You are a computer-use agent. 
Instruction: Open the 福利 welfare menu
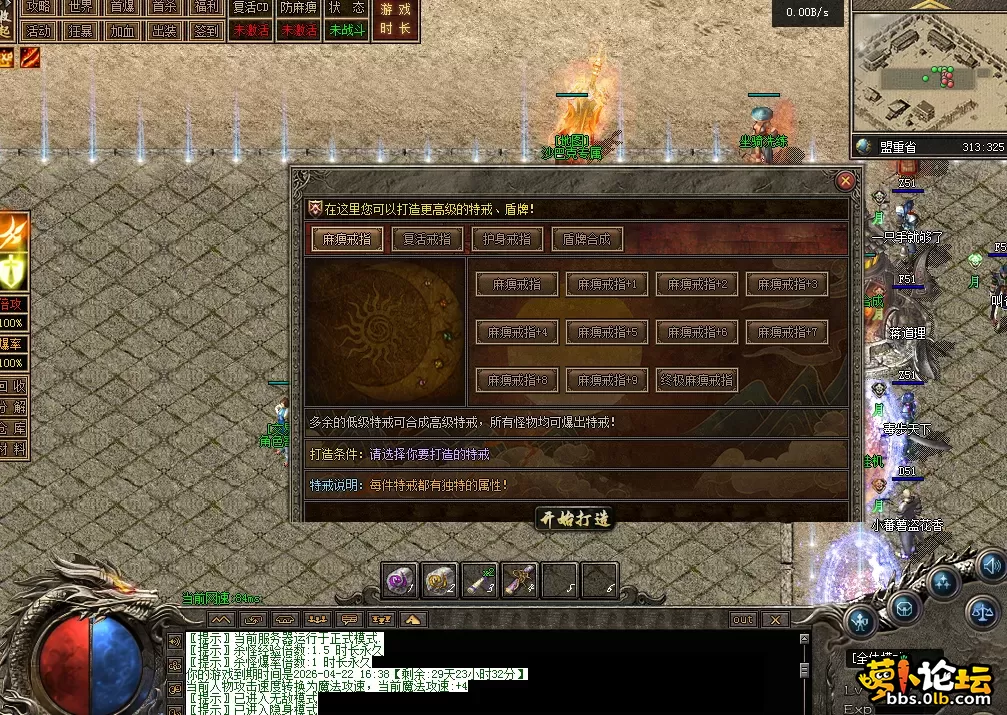pyautogui.click(x=207, y=7)
